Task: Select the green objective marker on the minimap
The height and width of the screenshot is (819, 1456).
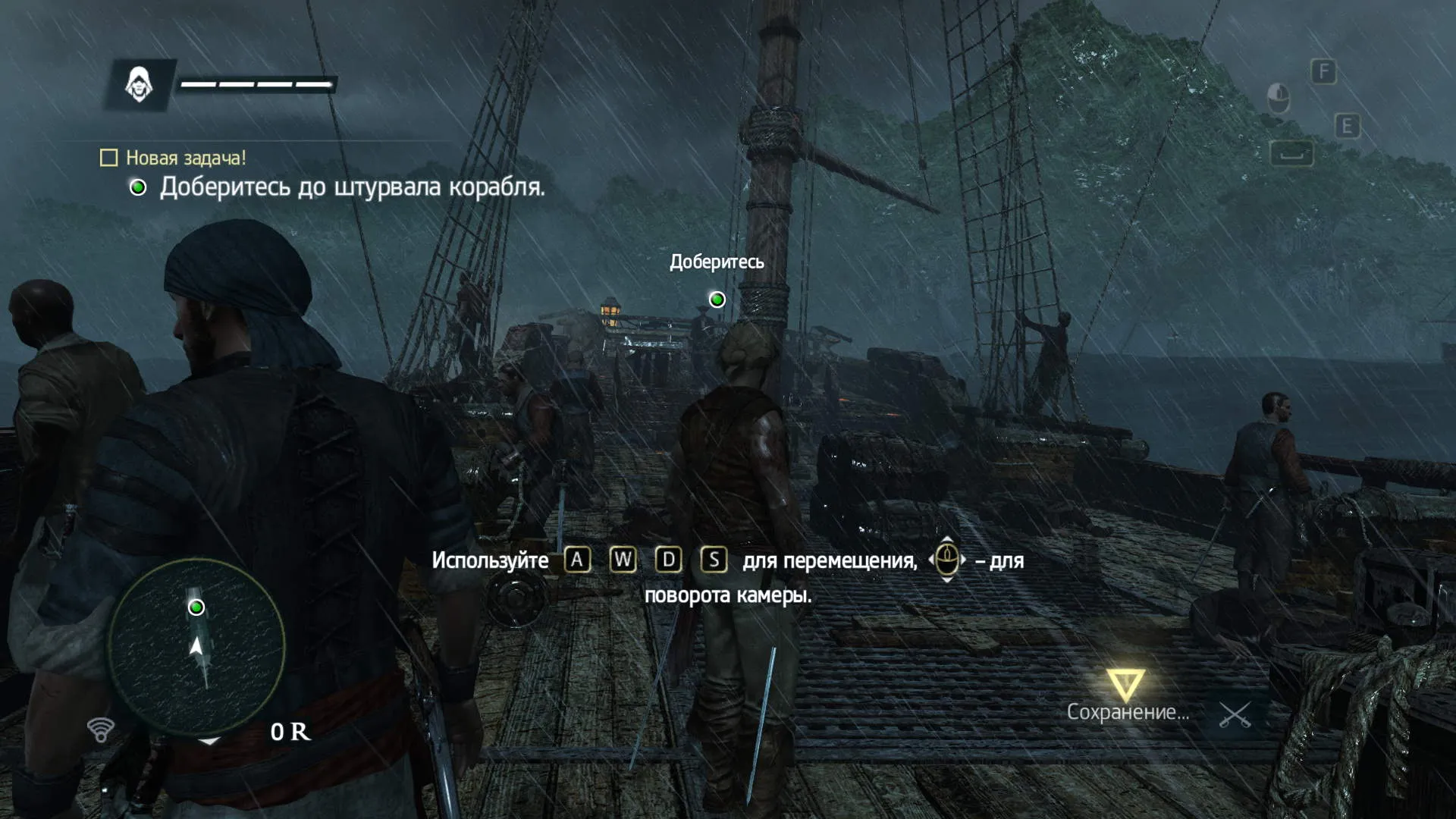Action: tap(196, 607)
